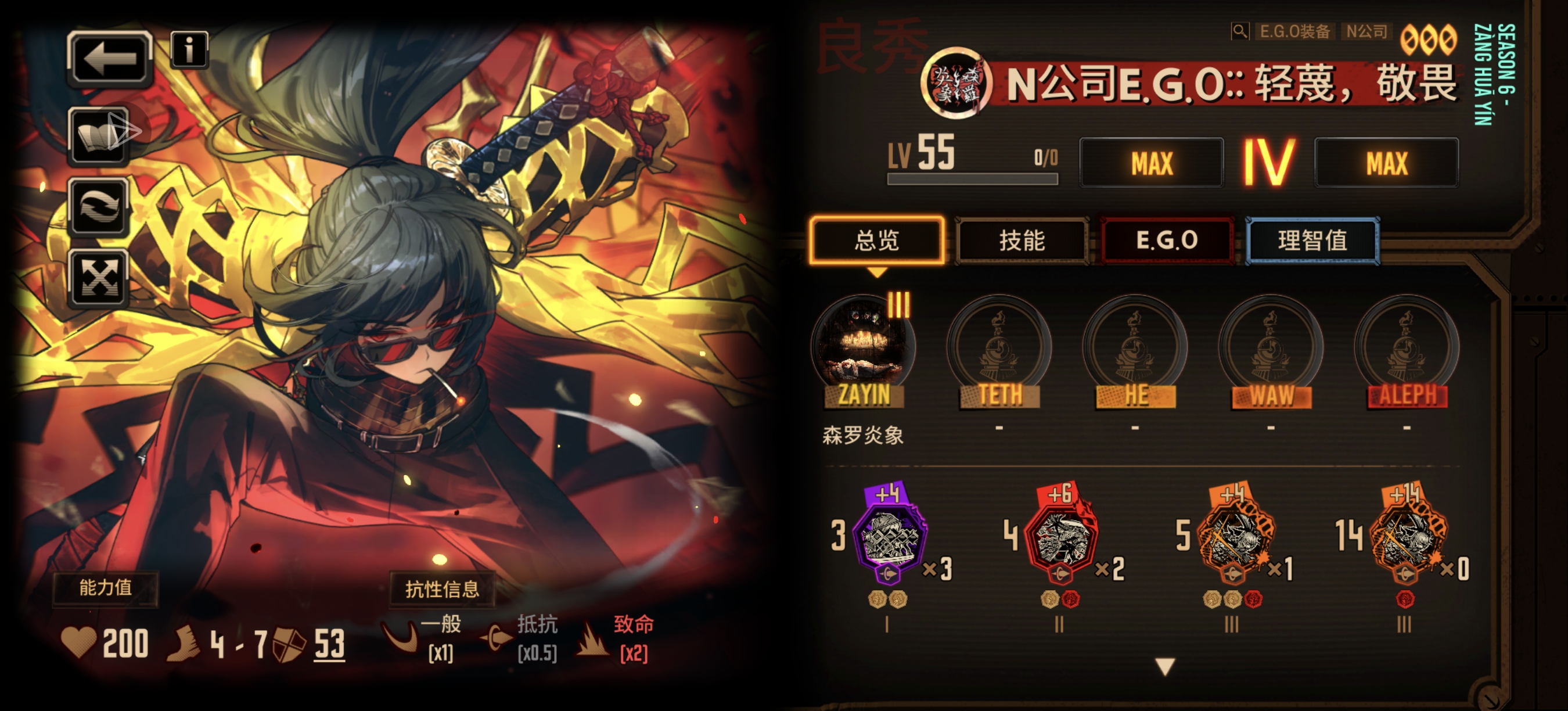
Task: Open the info panel via the i icon
Action: pyautogui.click(x=190, y=52)
